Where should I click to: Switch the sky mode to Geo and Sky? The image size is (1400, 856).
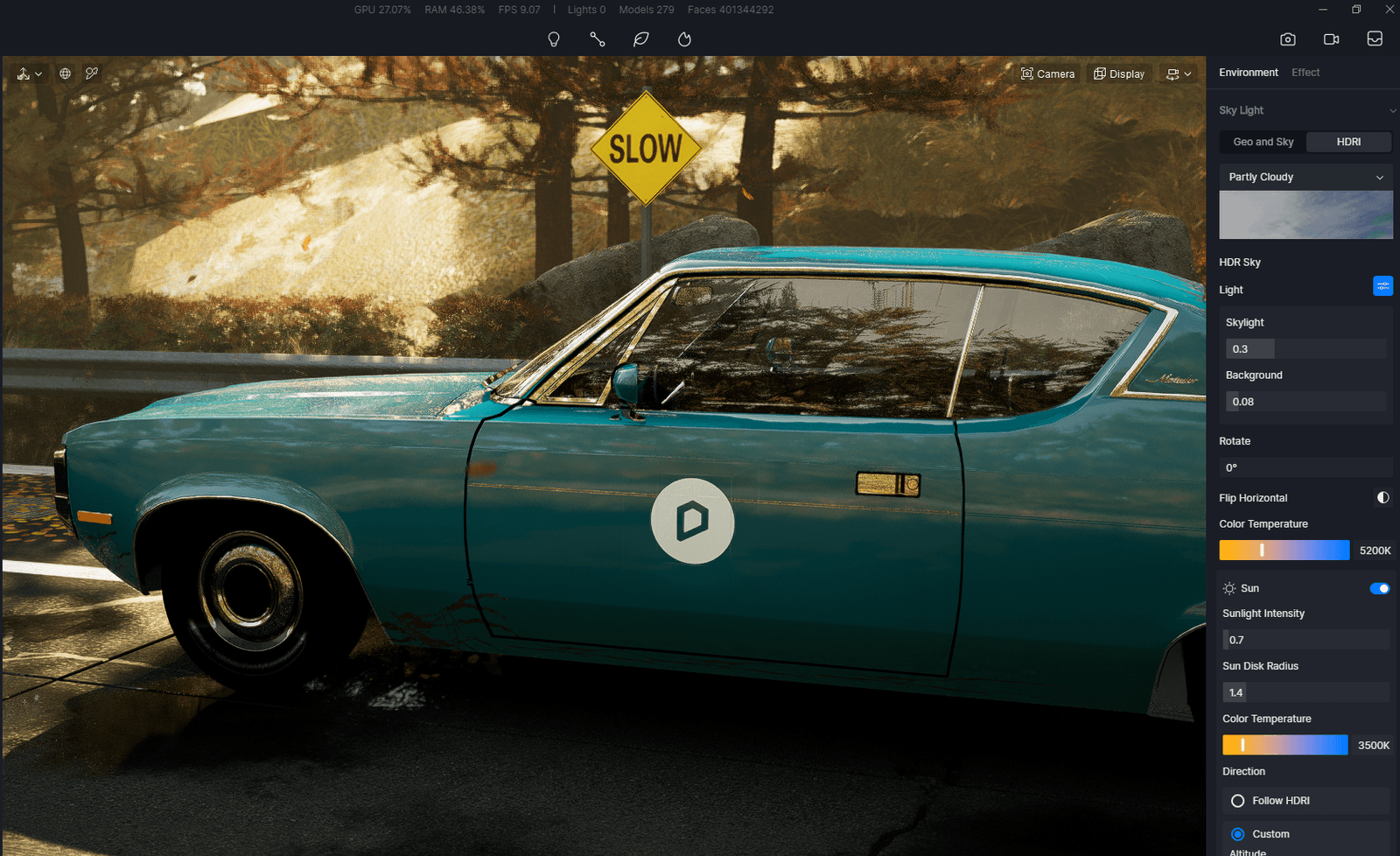tap(1263, 141)
